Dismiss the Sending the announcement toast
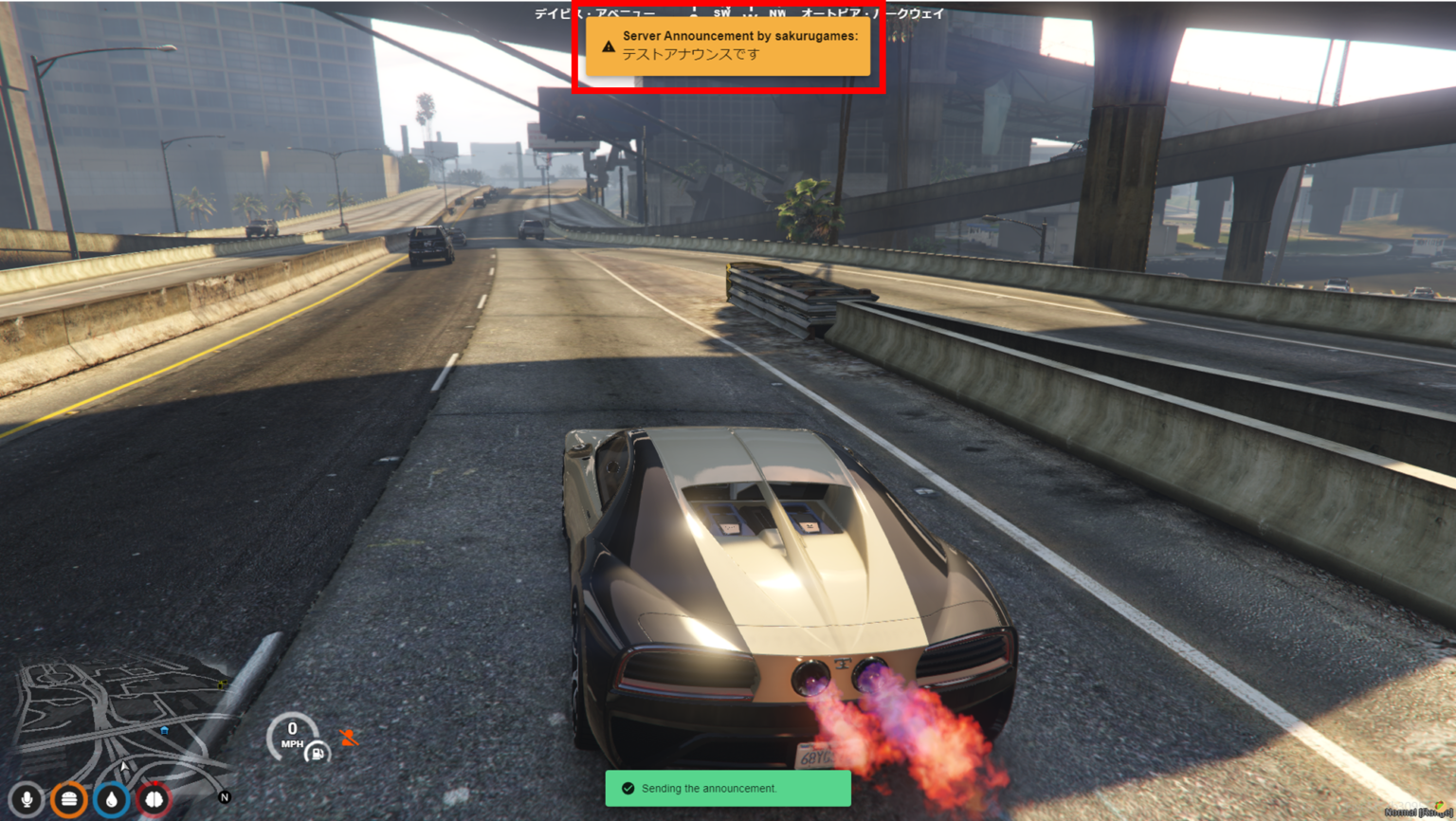1456x821 pixels. coord(725,788)
